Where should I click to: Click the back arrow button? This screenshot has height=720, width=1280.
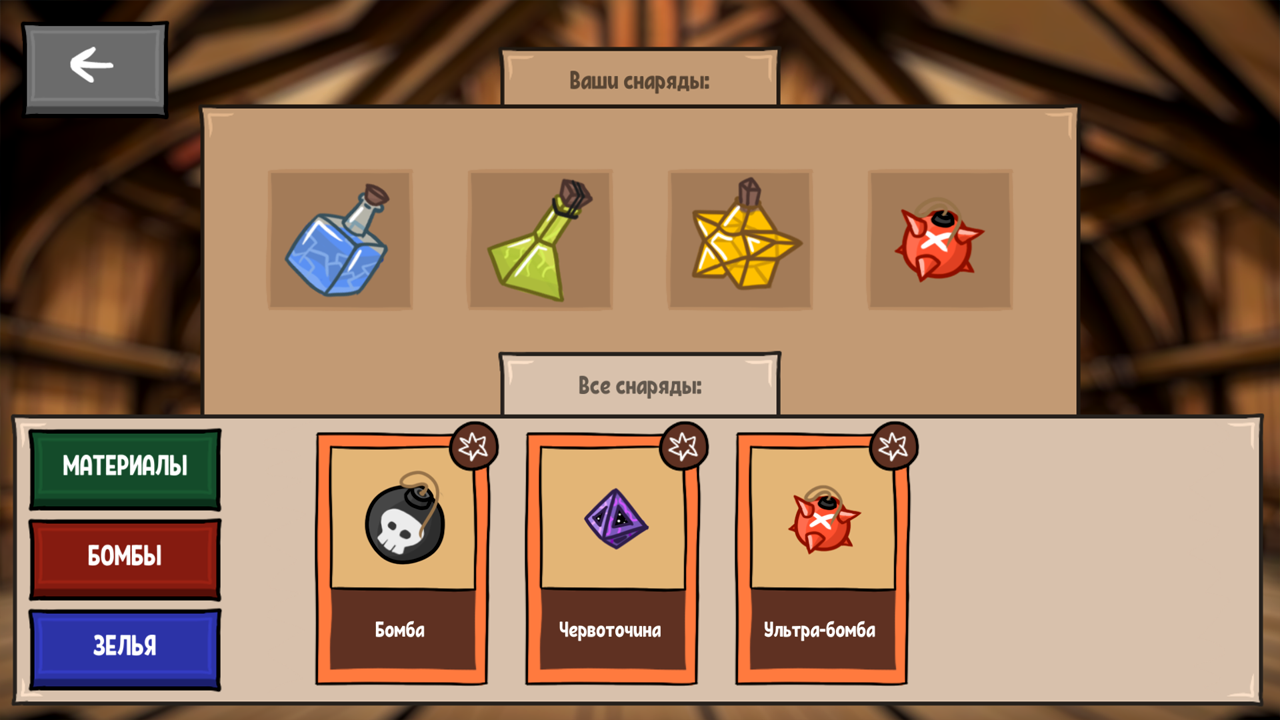[95, 65]
